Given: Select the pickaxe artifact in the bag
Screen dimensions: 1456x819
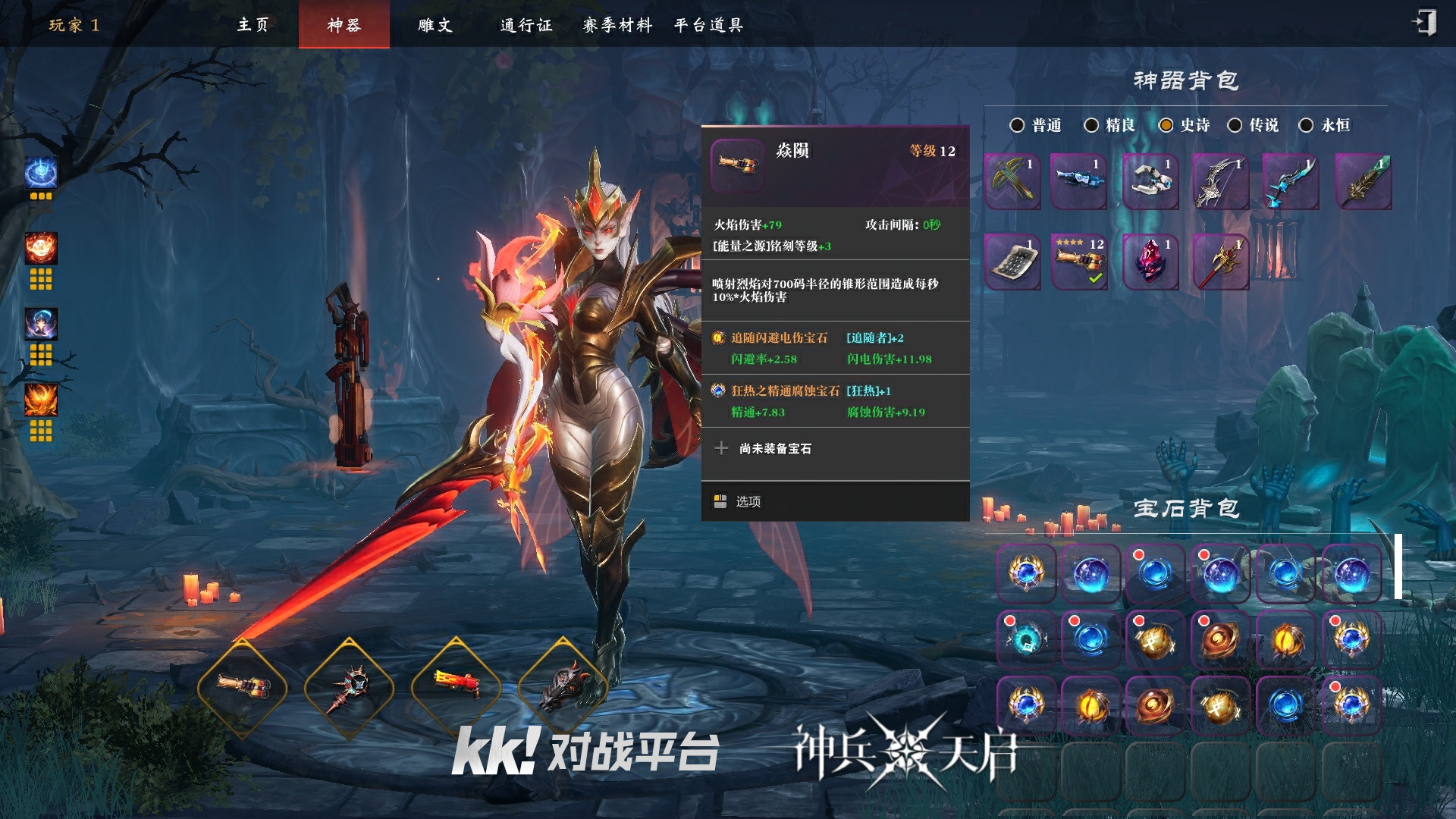Looking at the screenshot, I should pyautogui.click(x=1012, y=182).
